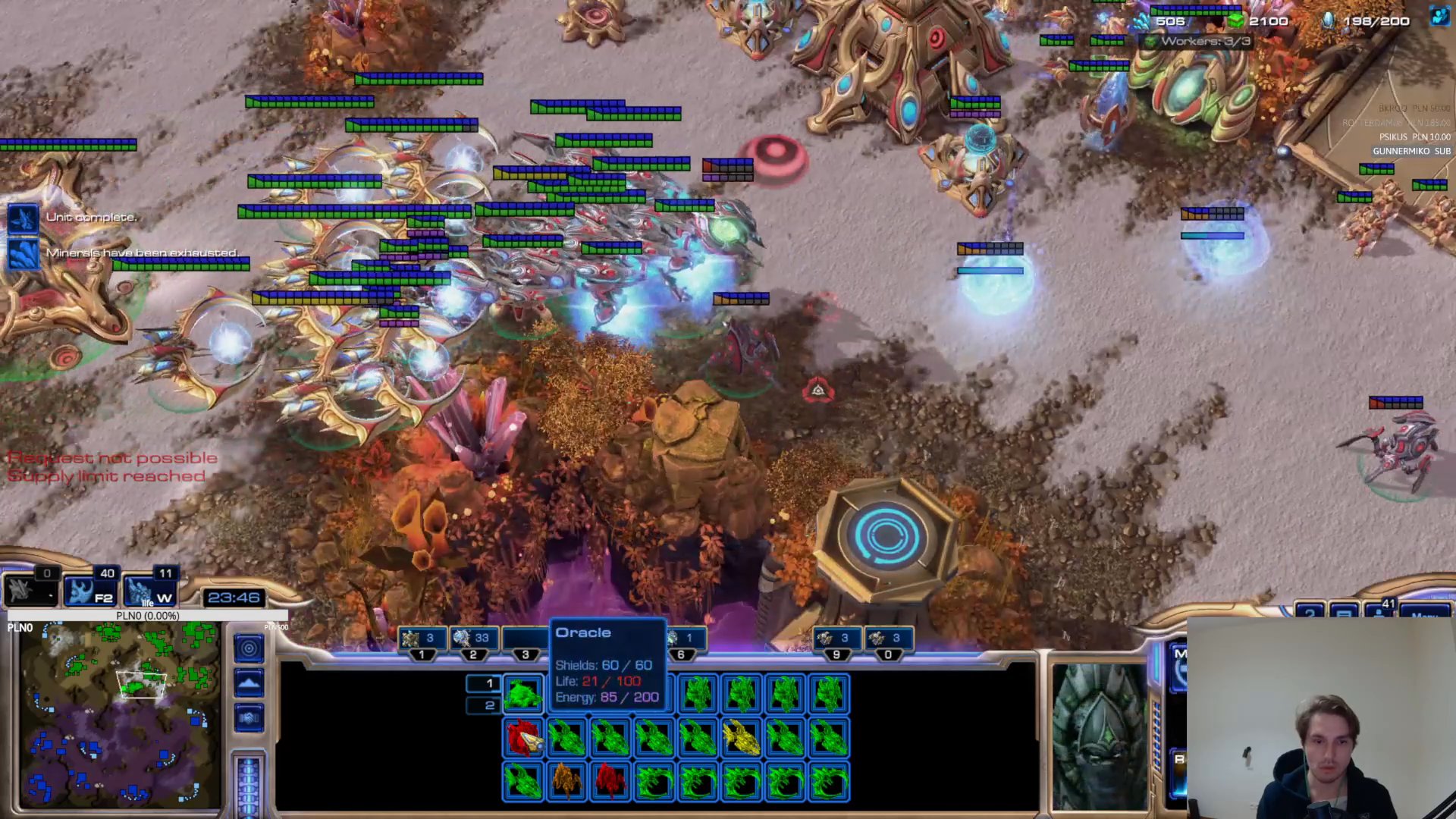
Task: Toggle the minimap ally color handshake button
Action: tap(249, 717)
